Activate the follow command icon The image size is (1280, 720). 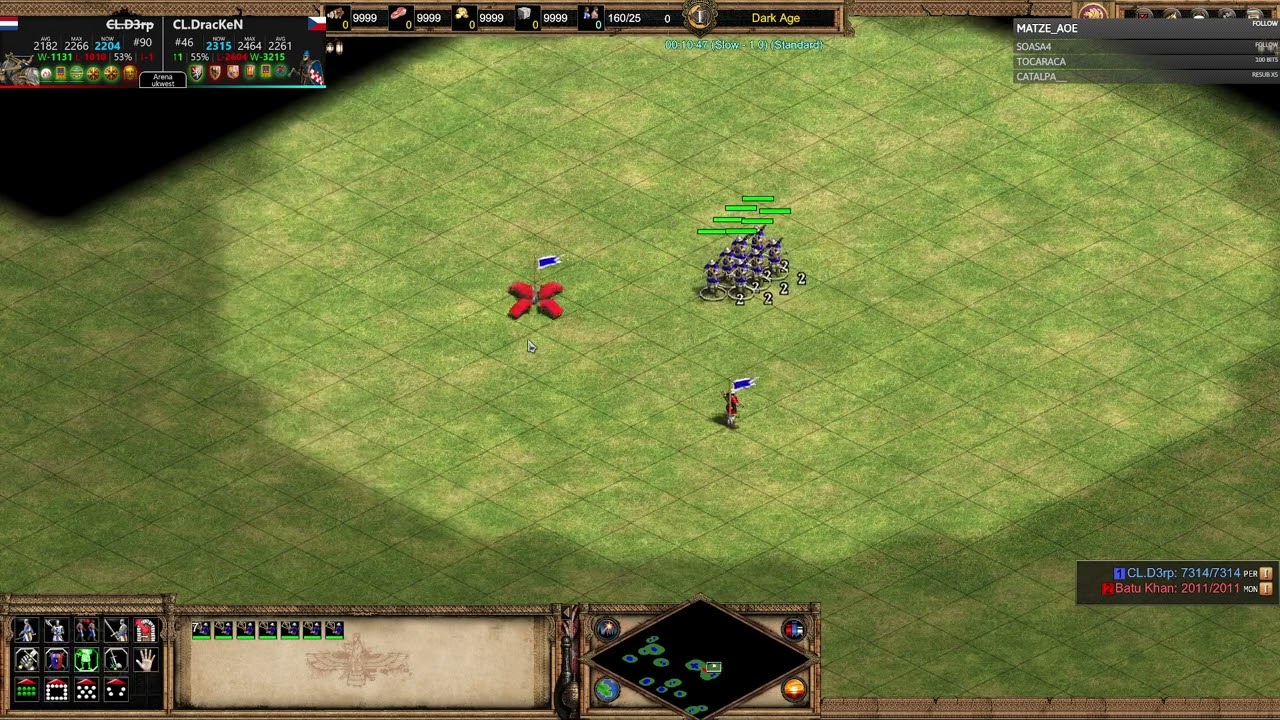(86, 630)
